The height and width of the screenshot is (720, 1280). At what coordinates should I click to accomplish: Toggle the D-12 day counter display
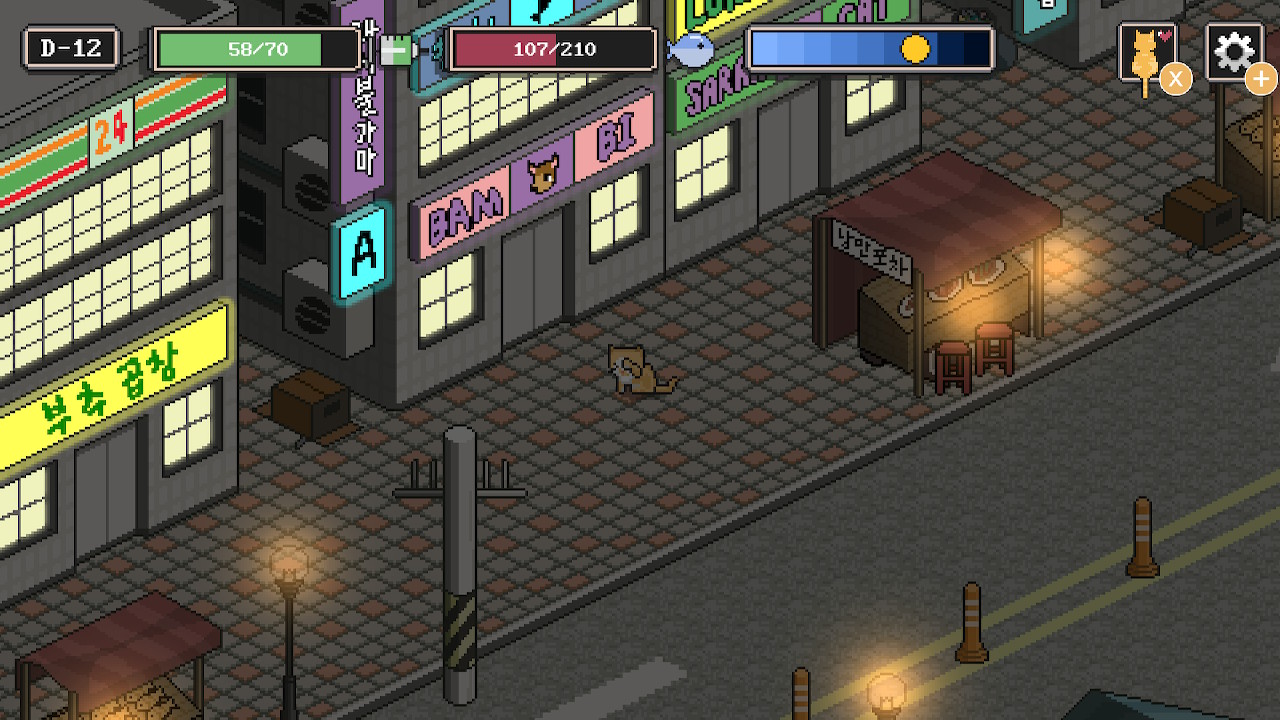coord(69,45)
